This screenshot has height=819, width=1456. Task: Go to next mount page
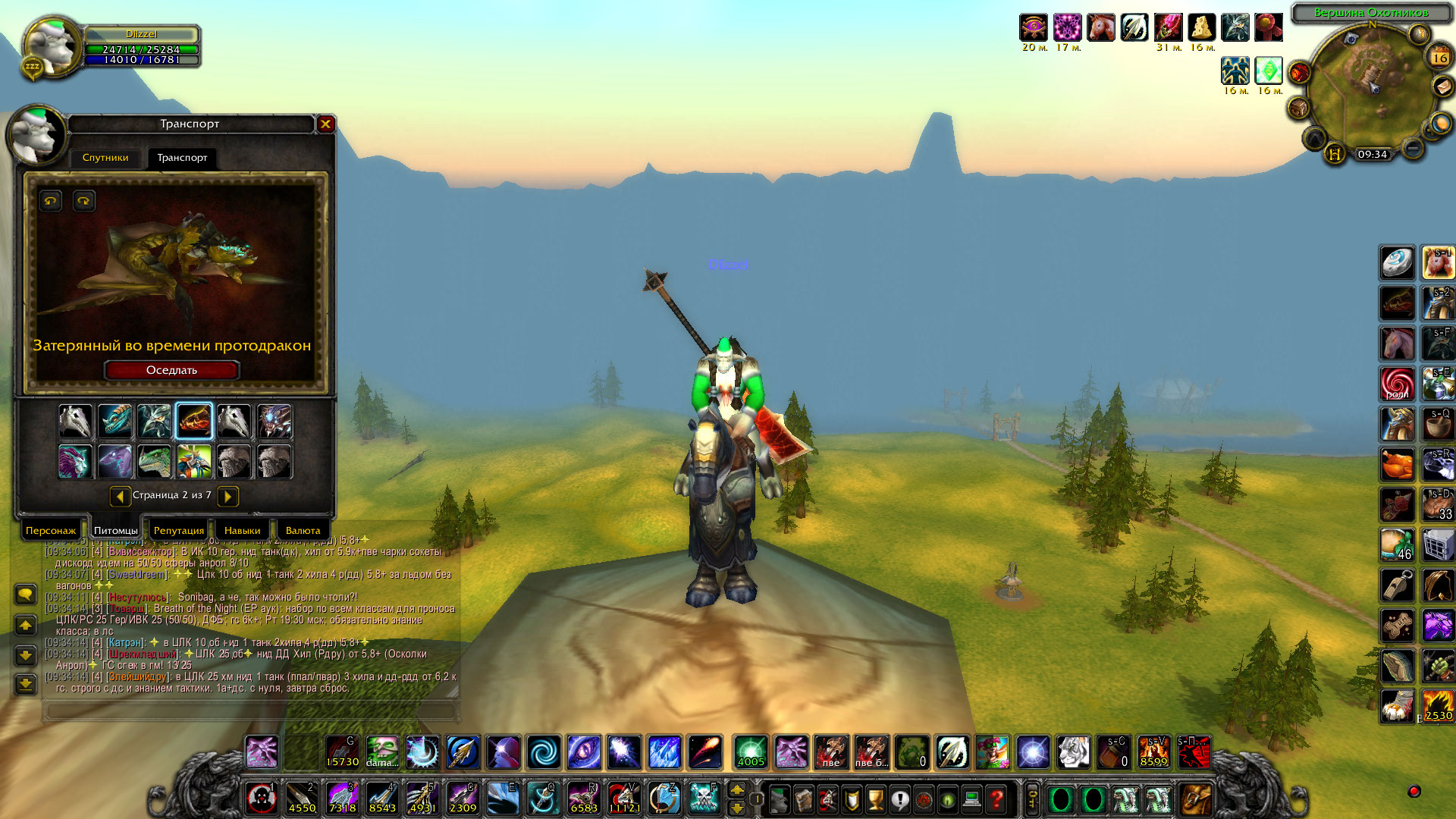tap(227, 496)
